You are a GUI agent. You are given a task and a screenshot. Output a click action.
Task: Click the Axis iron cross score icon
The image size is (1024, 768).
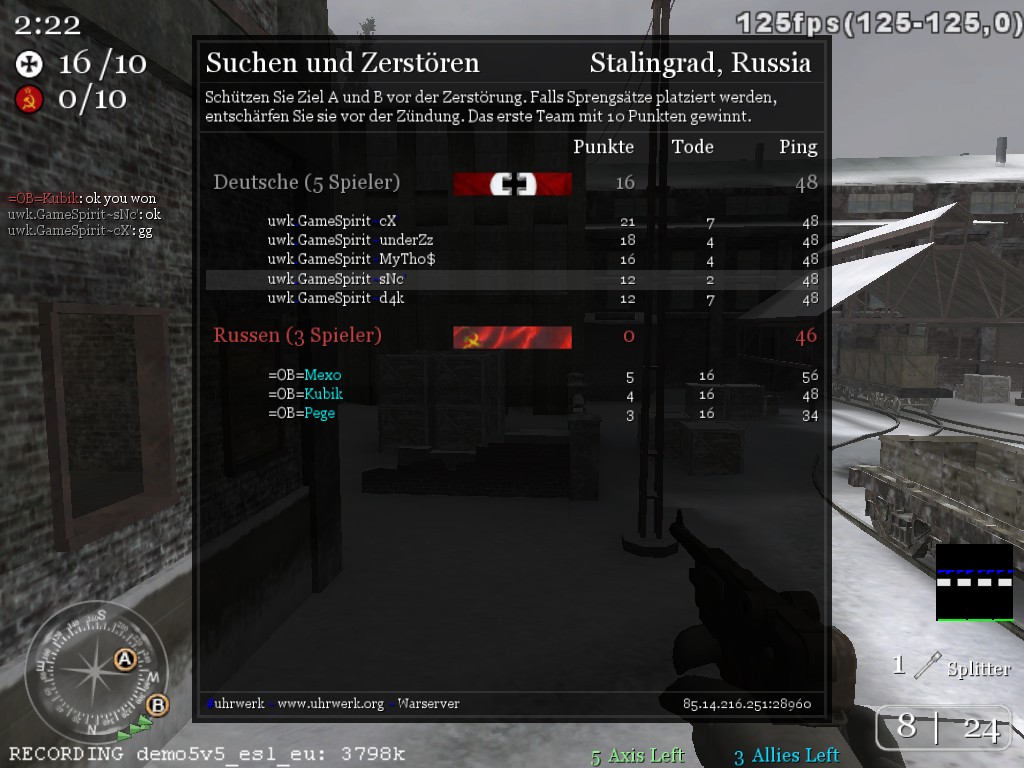[29, 65]
